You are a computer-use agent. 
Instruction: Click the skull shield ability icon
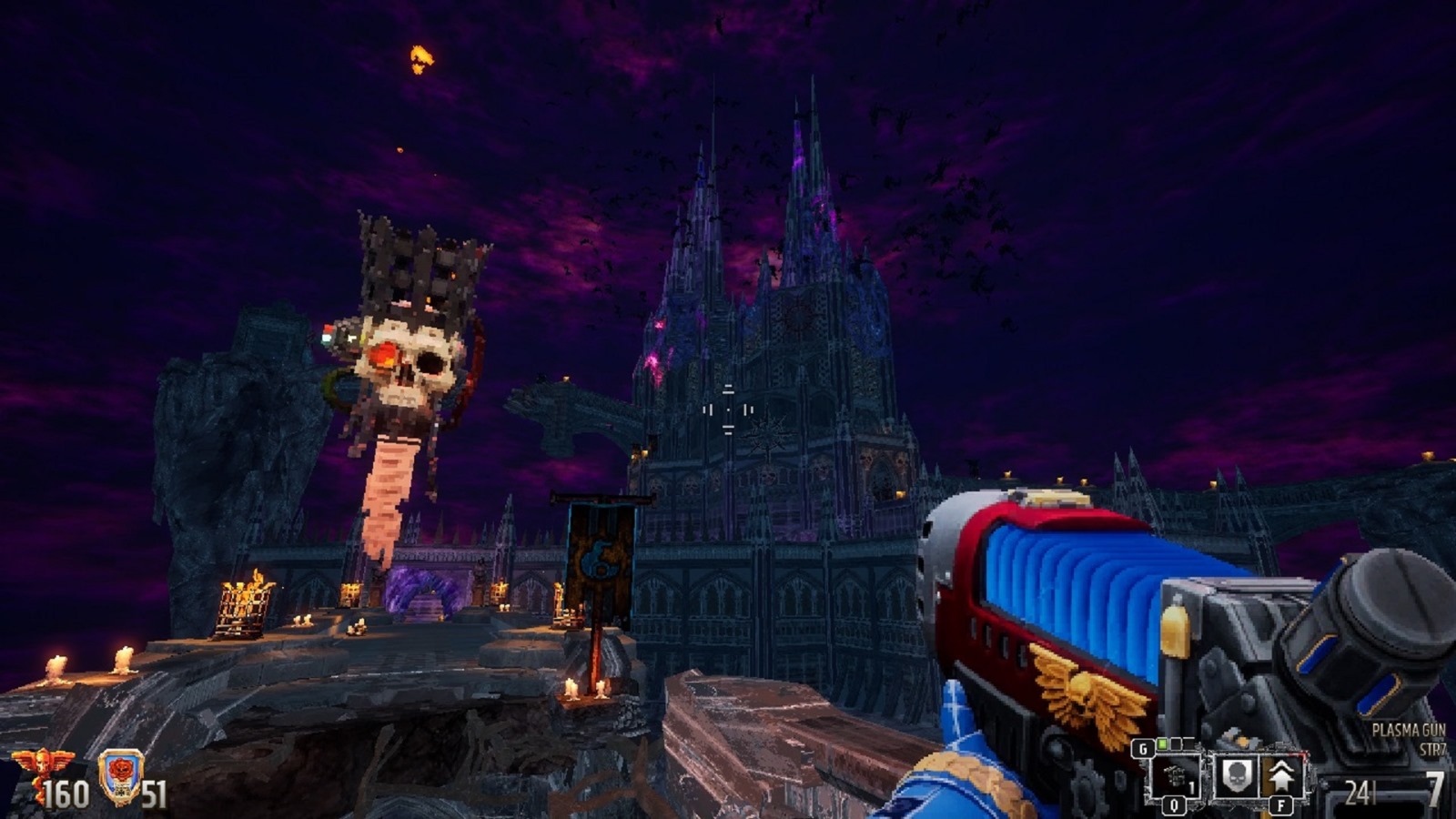[x=1235, y=776]
